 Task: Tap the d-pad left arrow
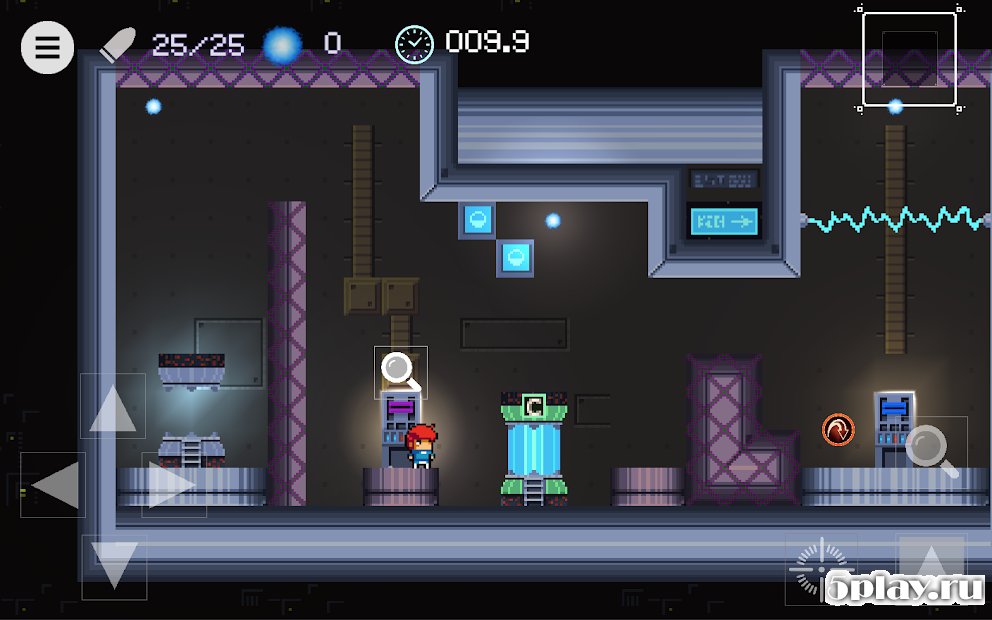point(53,486)
